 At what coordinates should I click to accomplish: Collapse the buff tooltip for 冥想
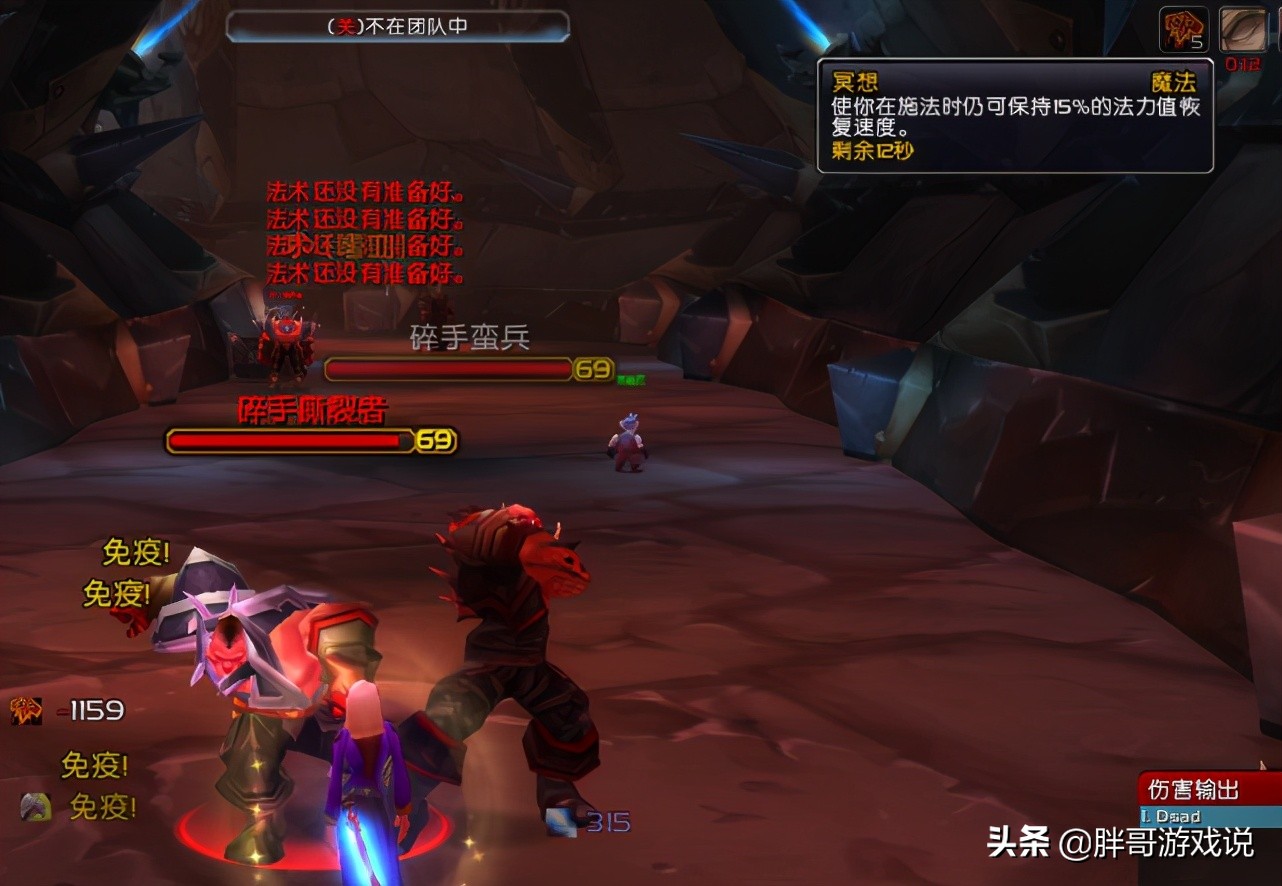pos(1015,113)
